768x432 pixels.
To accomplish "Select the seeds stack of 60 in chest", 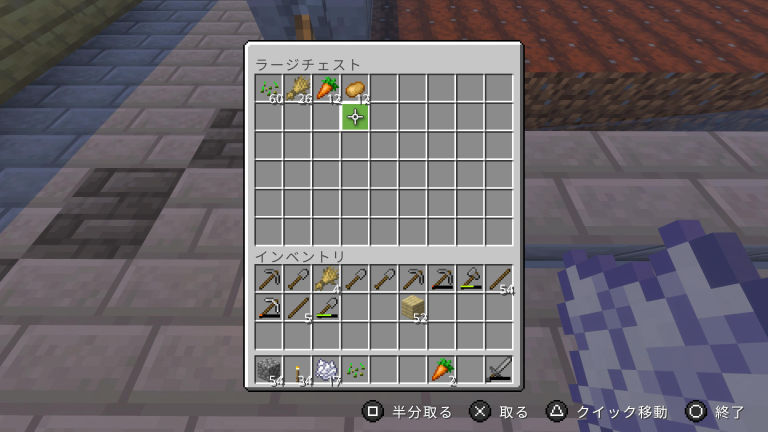I will pyautogui.click(x=268, y=89).
